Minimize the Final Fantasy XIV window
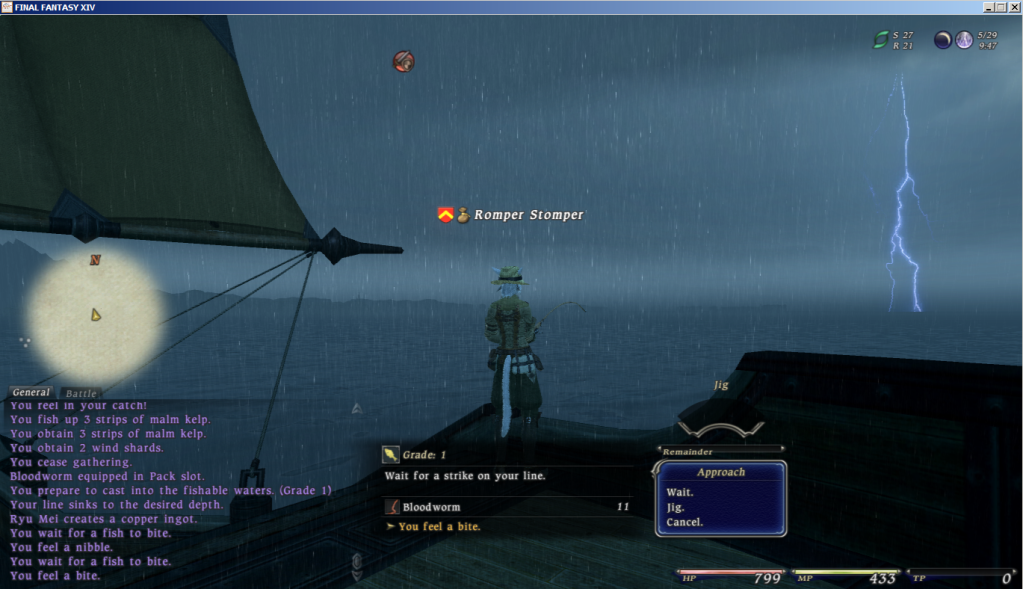 pyautogui.click(x=987, y=7)
